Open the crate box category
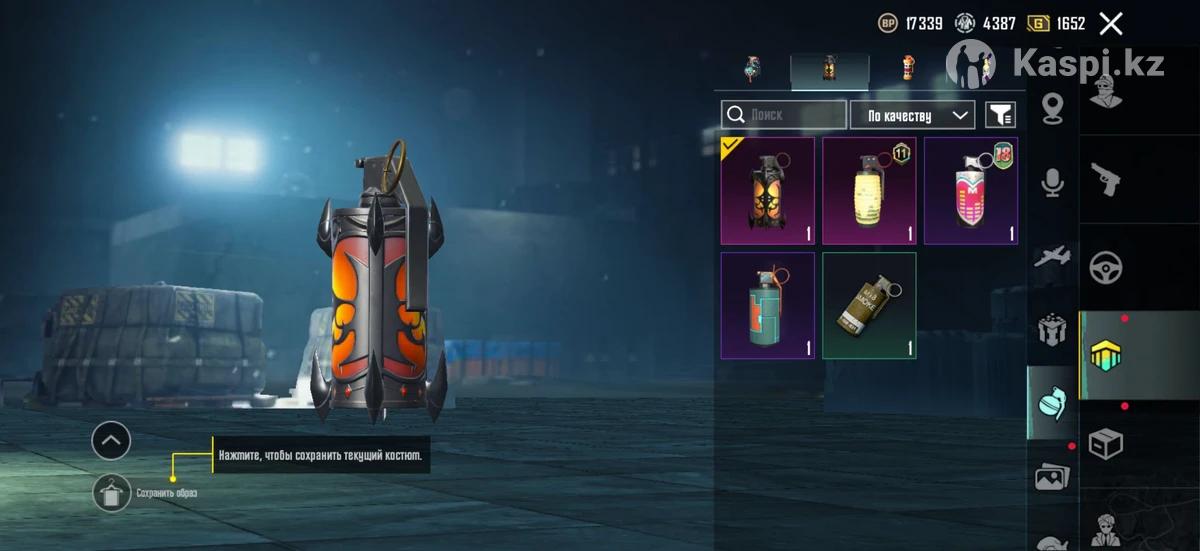The image size is (1200, 551). coord(1105,443)
